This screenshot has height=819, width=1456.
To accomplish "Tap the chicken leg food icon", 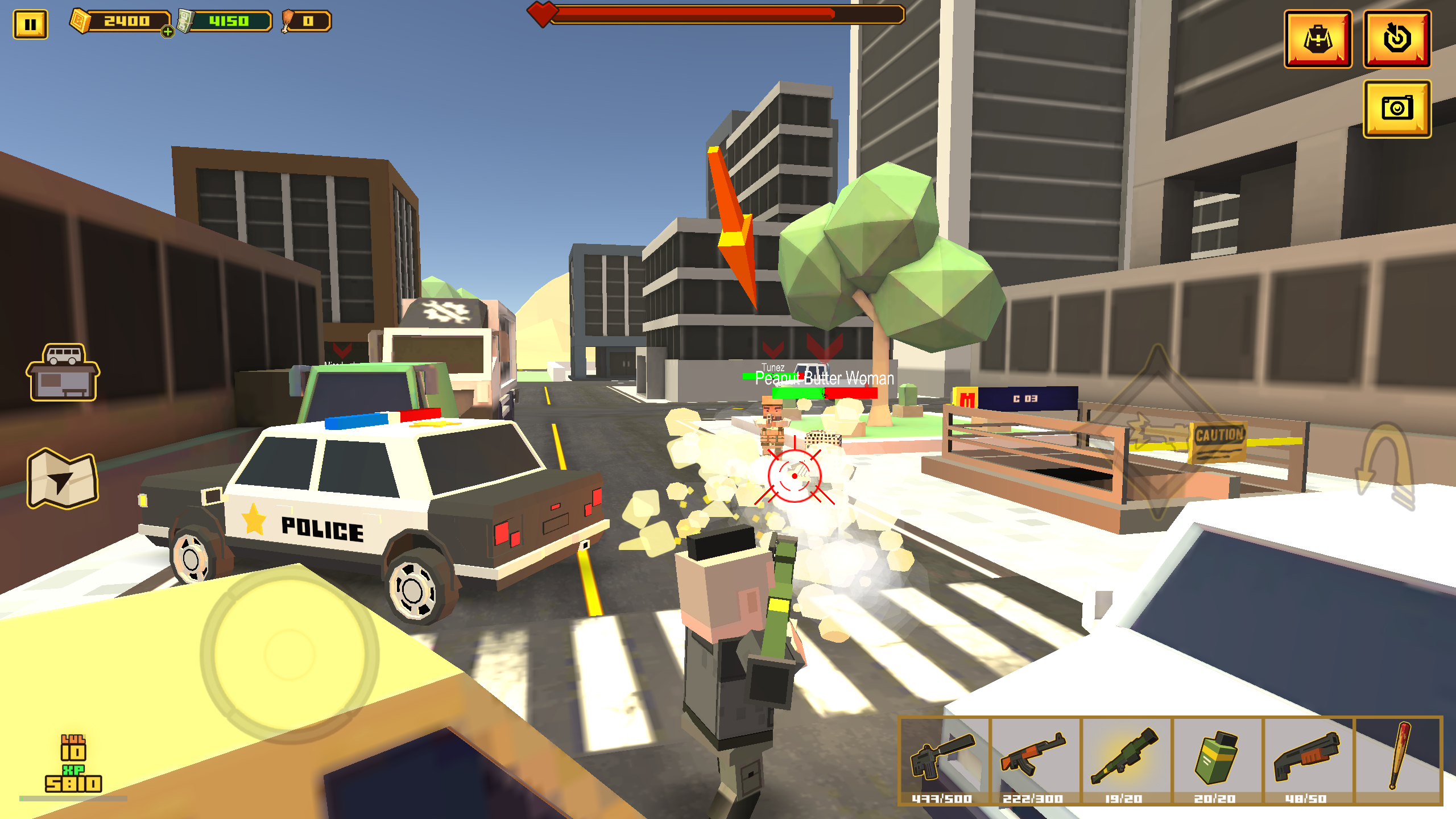I will tap(288, 22).
